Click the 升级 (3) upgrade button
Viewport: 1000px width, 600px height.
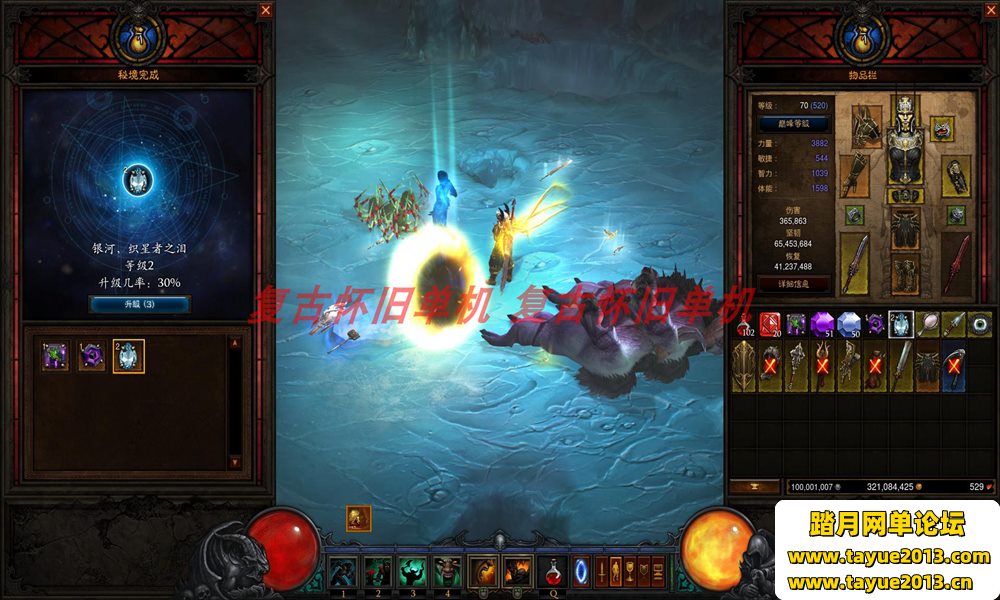pos(139,304)
